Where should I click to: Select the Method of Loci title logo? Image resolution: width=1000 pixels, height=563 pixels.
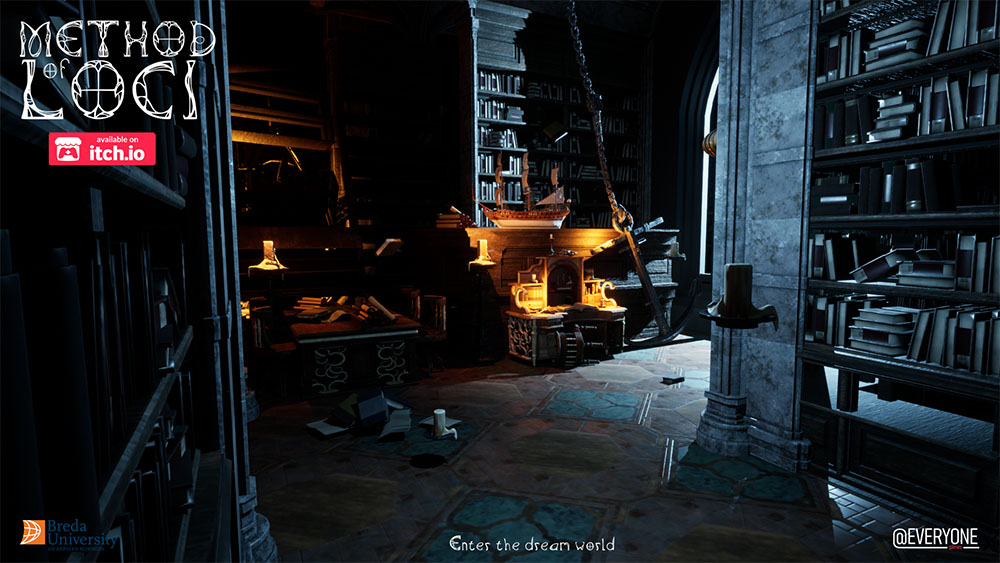tap(116, 68)
